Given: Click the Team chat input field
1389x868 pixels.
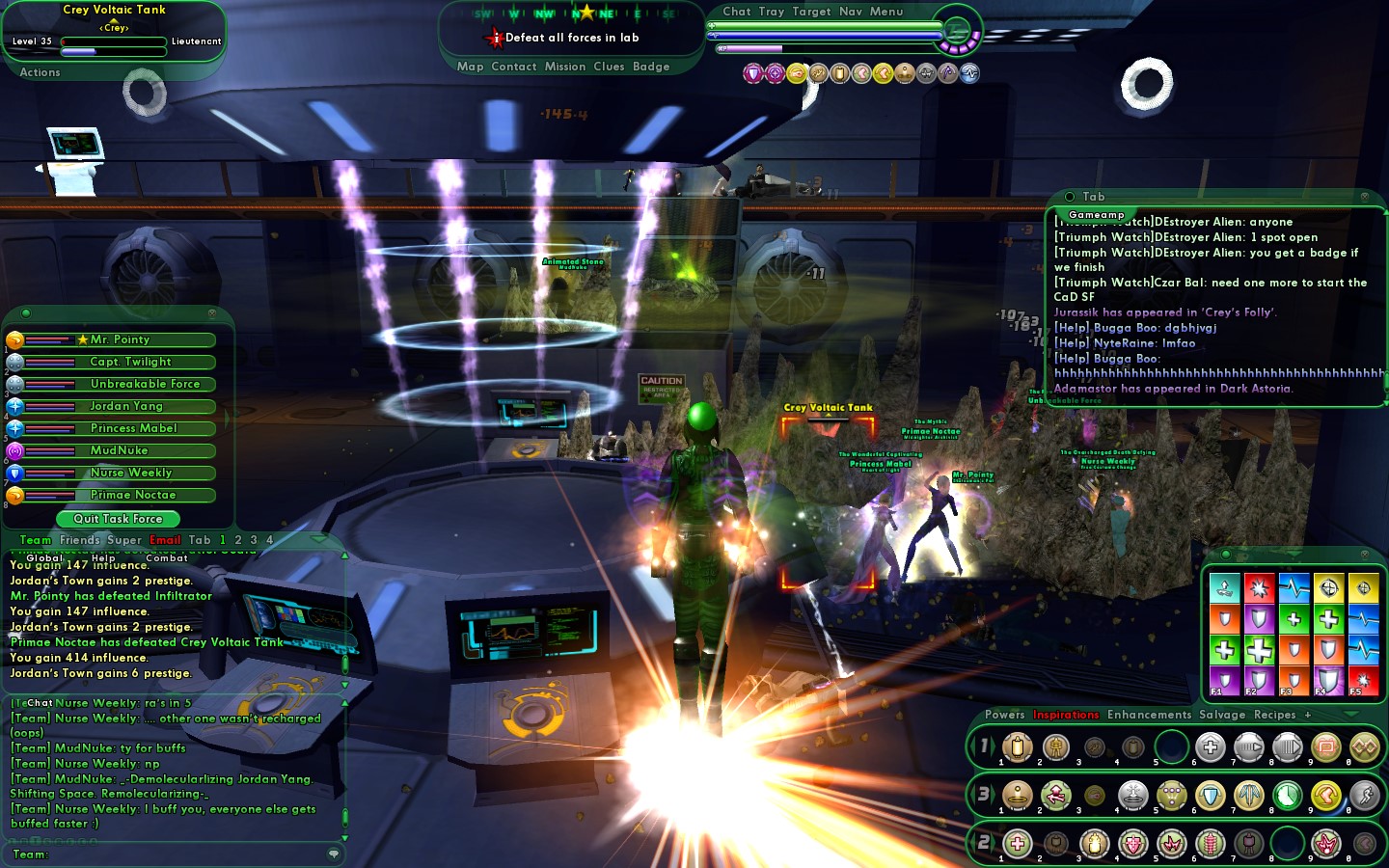Looking at the screenshot, I should click(x=183, y=854).
